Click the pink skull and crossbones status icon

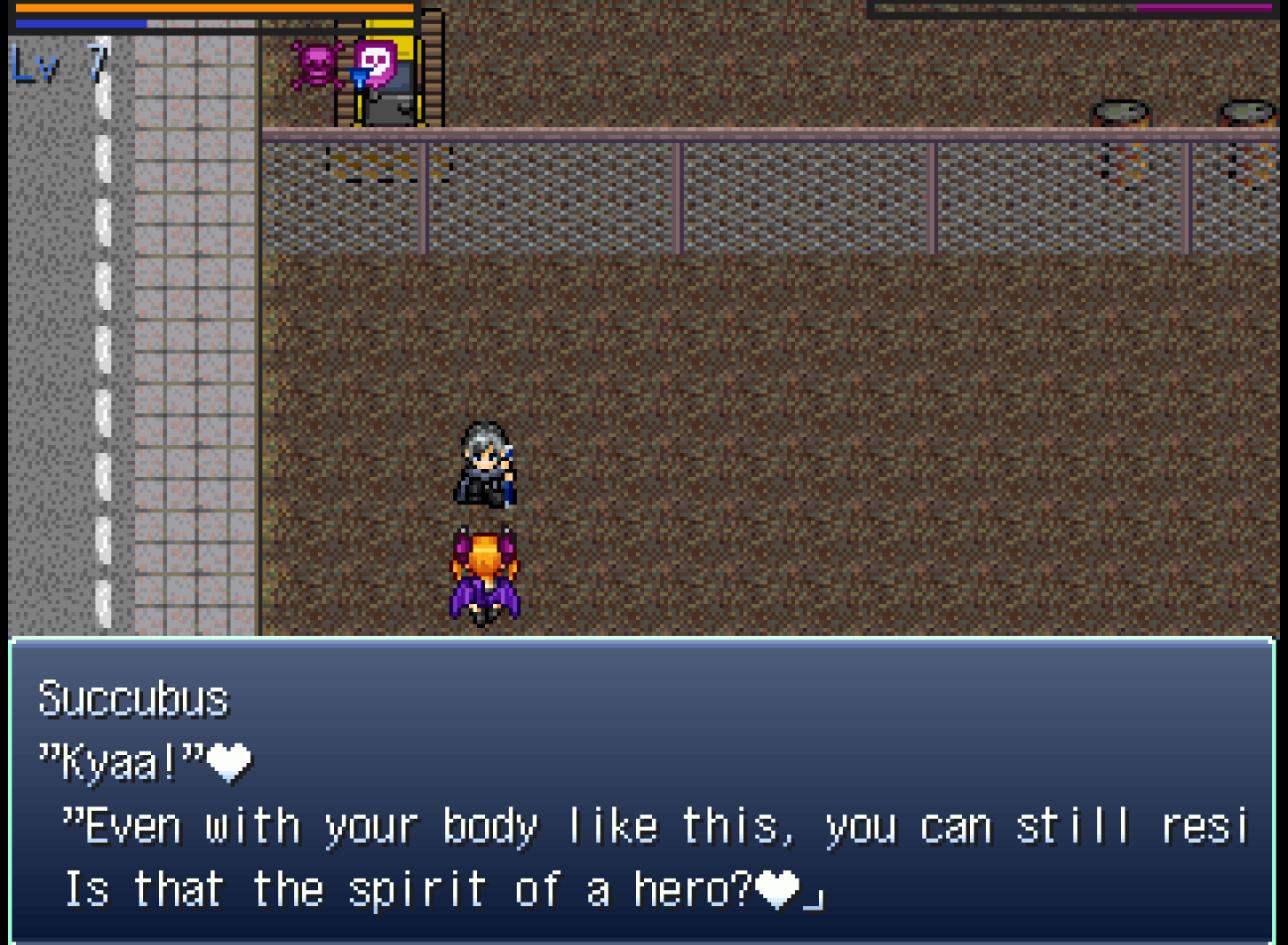pyautogui.click(x=316, y=64)
